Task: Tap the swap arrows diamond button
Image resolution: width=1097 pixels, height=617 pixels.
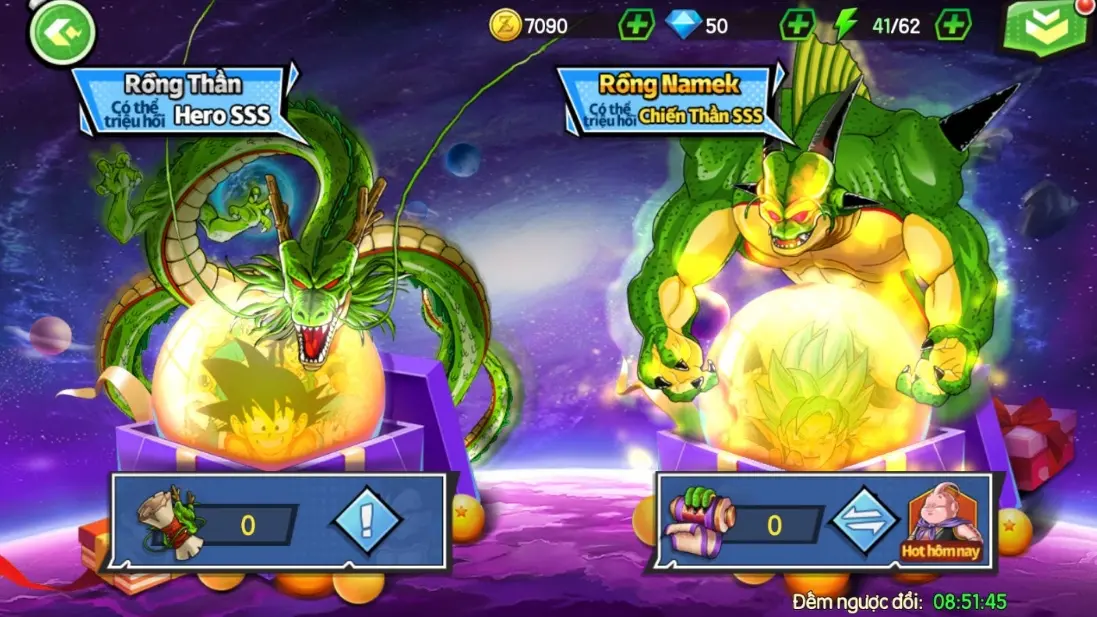Action: [x=865, y=522]
